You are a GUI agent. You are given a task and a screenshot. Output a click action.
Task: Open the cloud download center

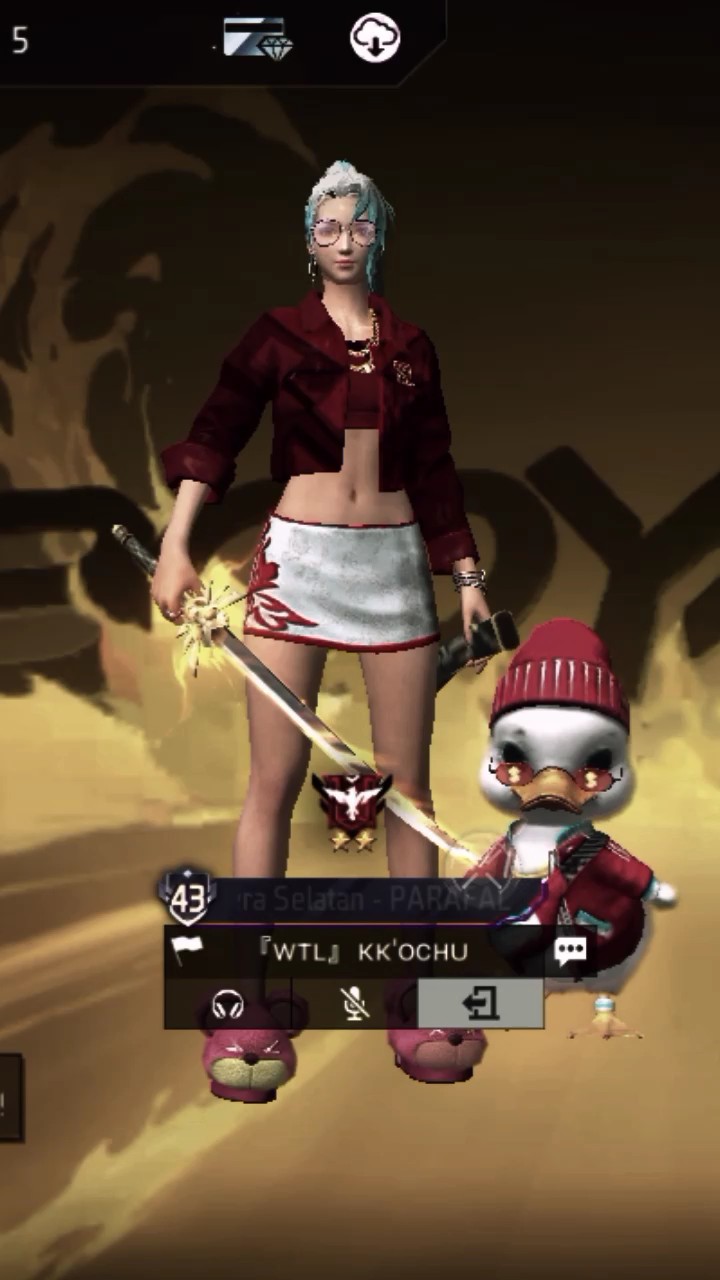(x=375, y=39)
